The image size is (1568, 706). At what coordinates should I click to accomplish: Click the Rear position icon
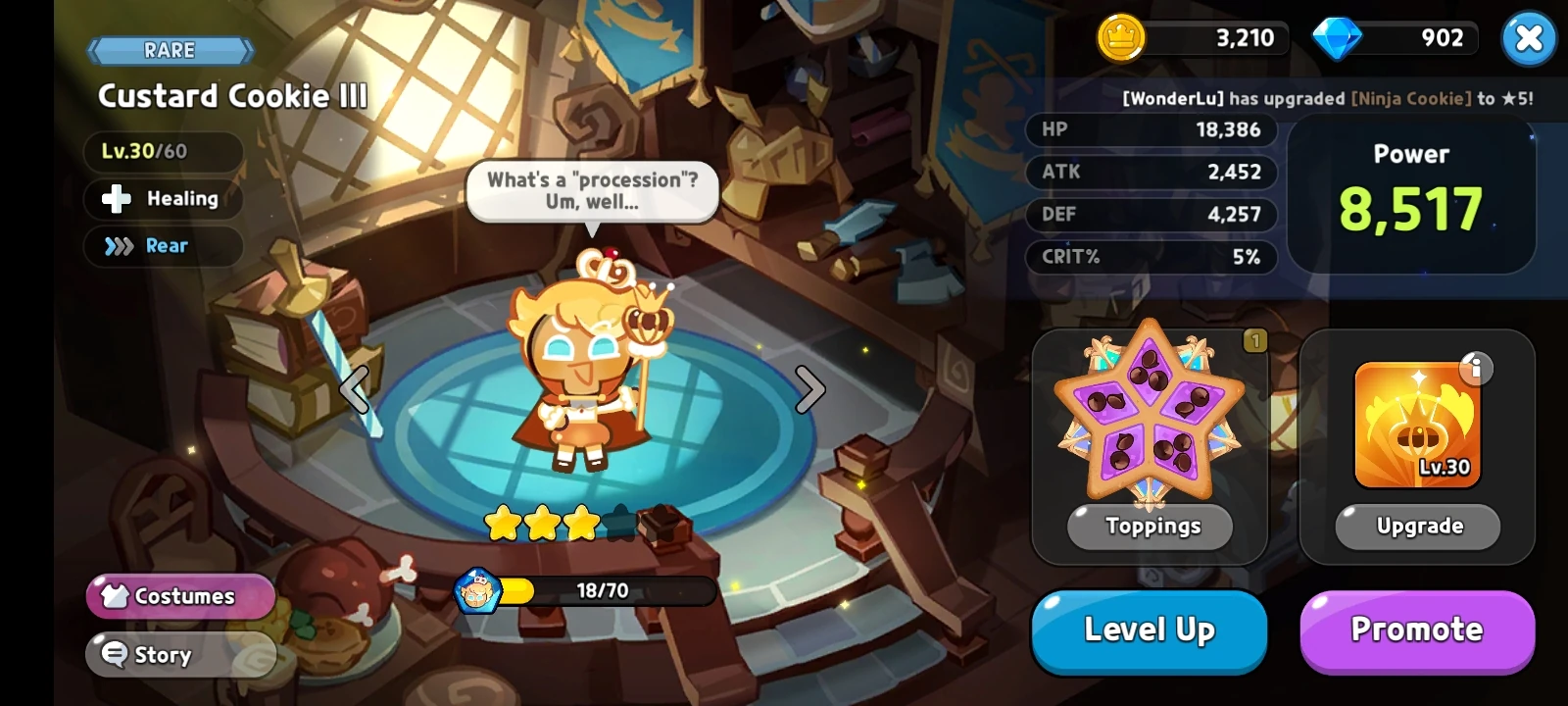click(x=118, y=246)
